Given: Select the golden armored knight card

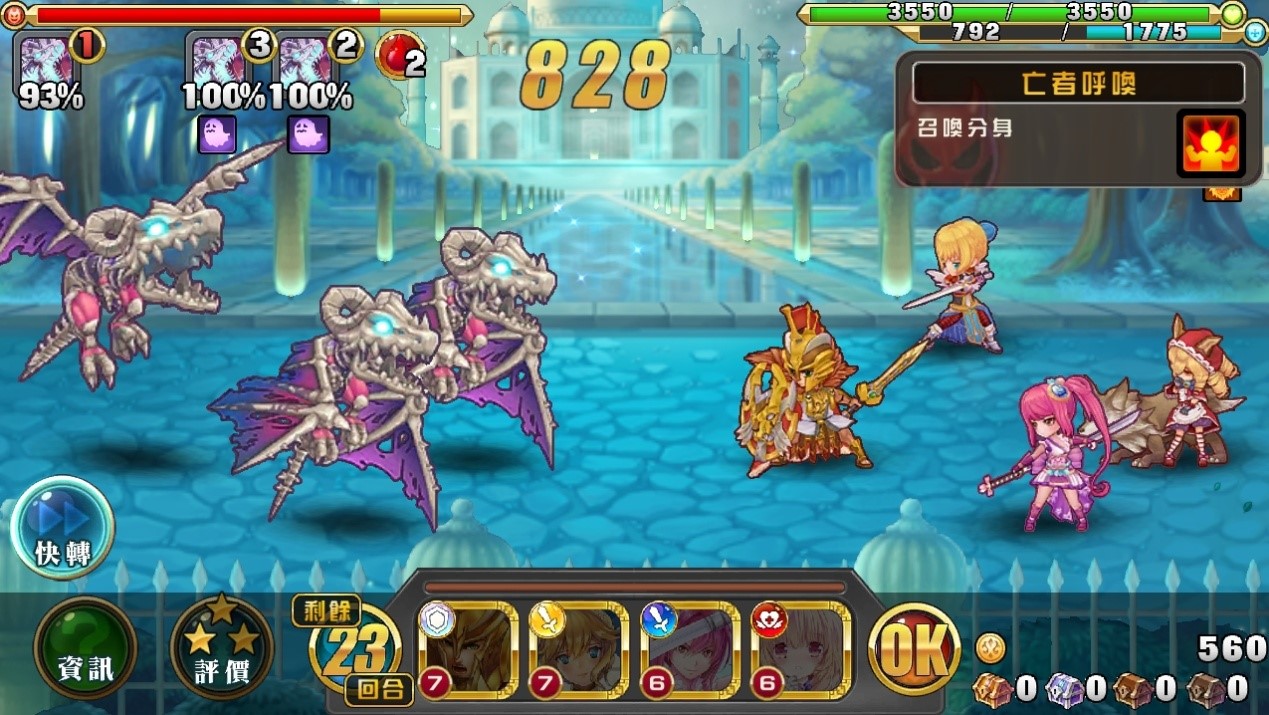Looking at the screenshot, I should point(469,648).
